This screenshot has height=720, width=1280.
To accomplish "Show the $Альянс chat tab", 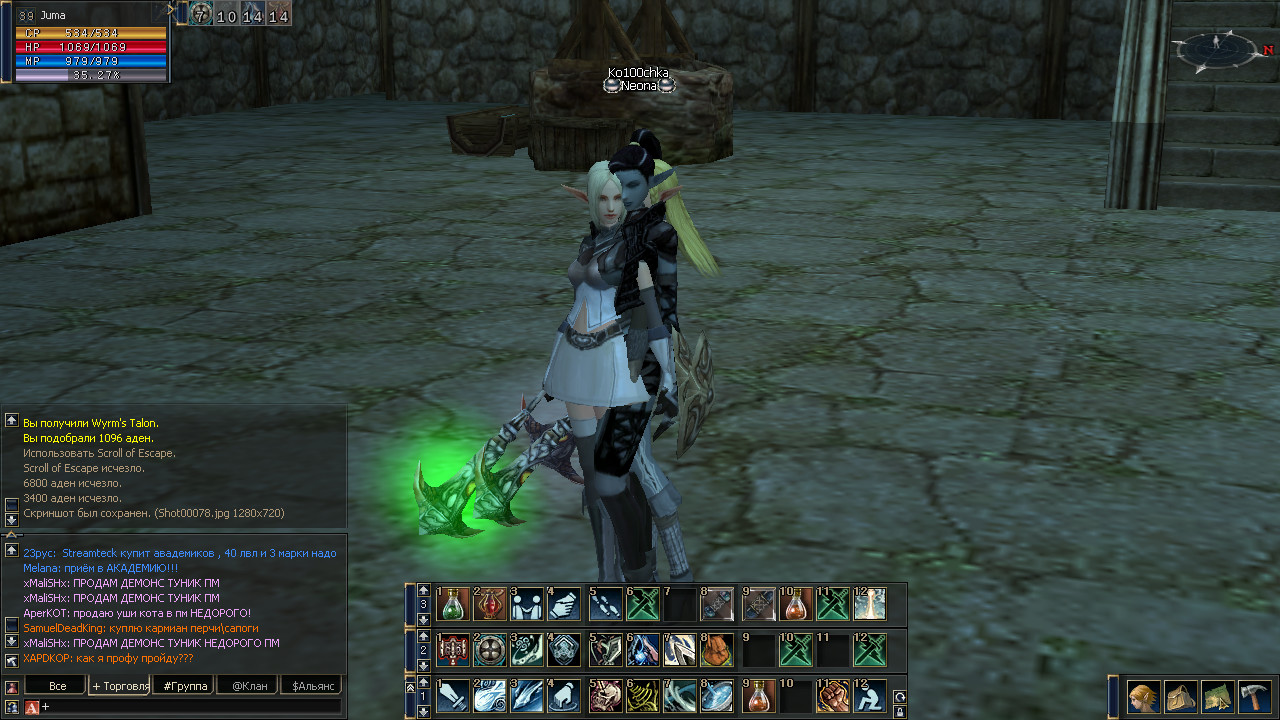I will [310, 686].
